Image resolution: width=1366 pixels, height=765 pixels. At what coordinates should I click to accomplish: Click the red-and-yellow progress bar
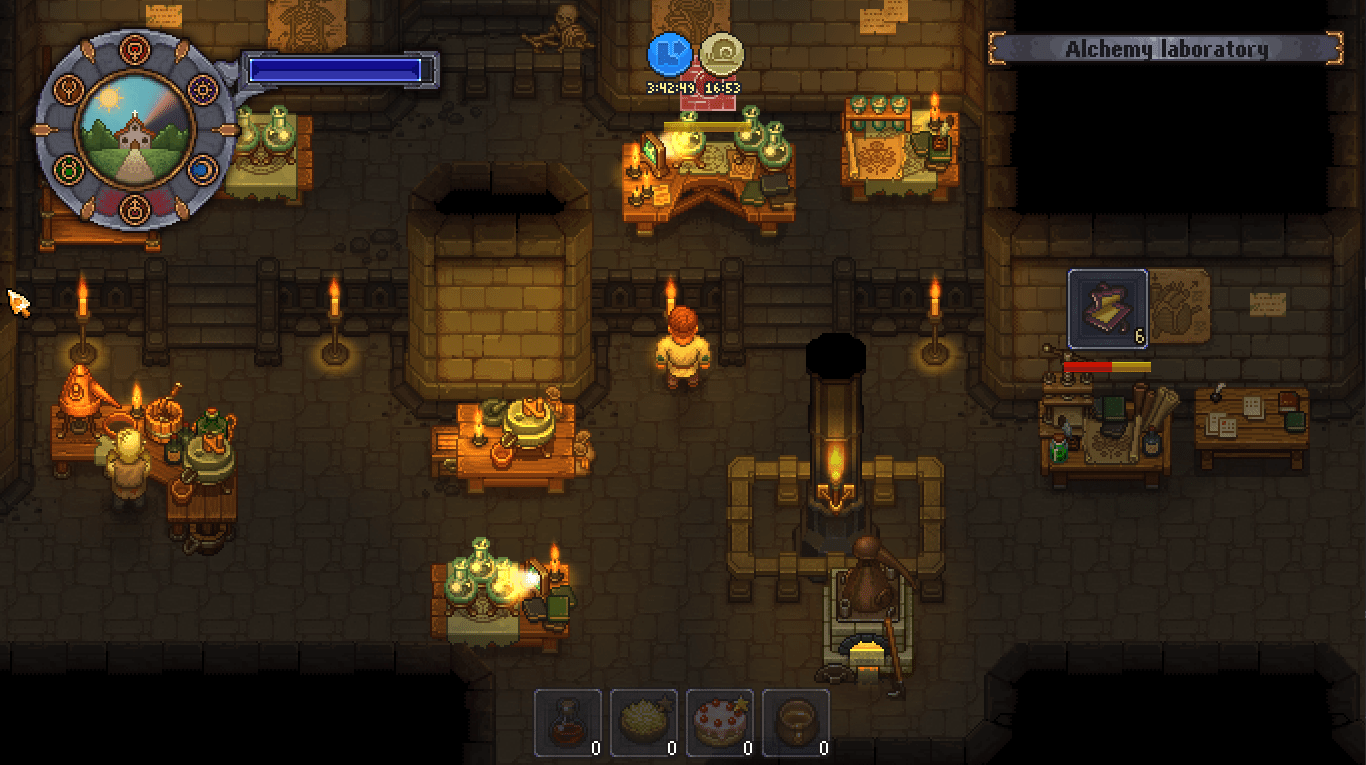point(1107,366)
